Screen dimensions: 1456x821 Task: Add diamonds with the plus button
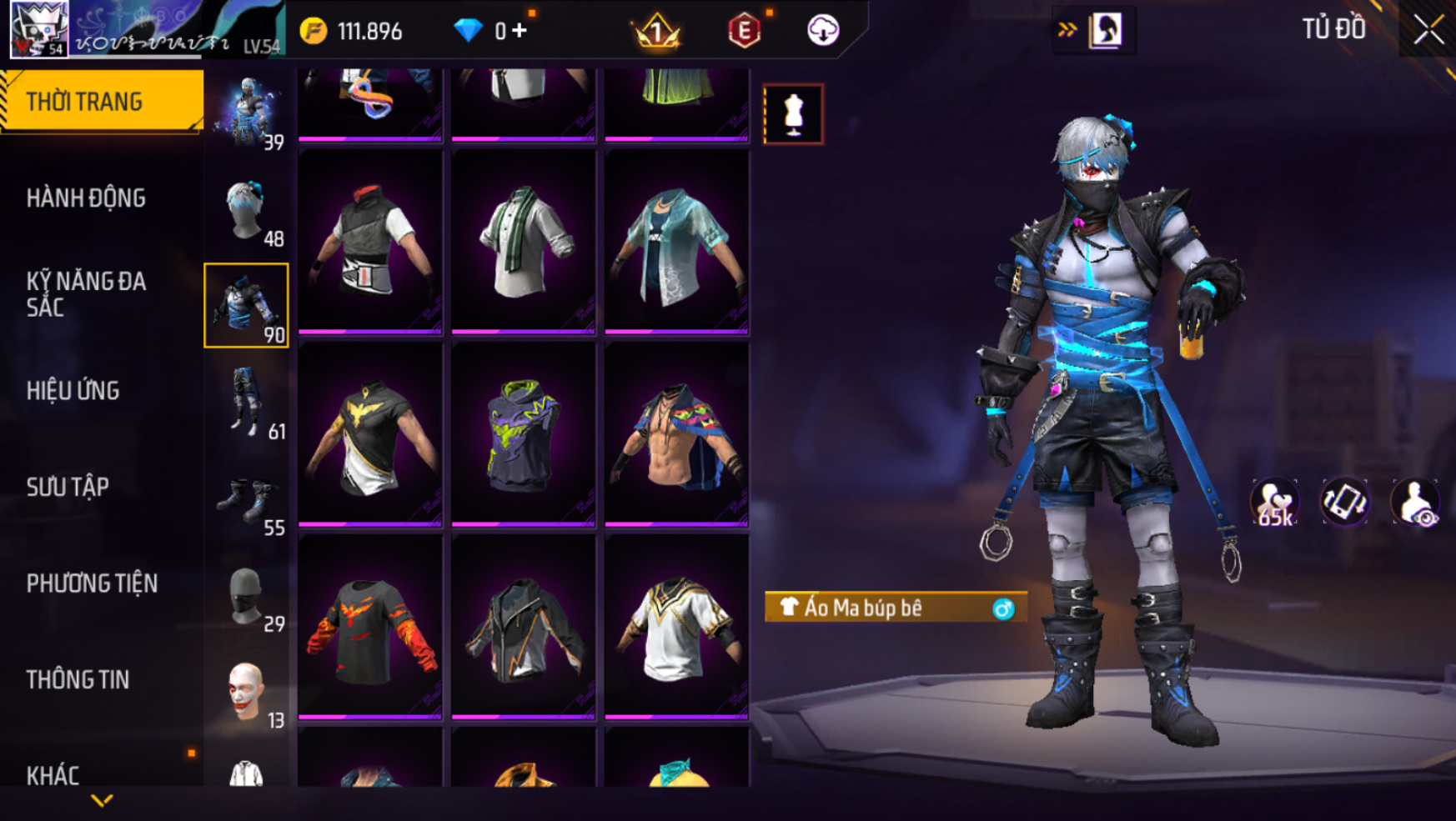click(x=520, y=31)
